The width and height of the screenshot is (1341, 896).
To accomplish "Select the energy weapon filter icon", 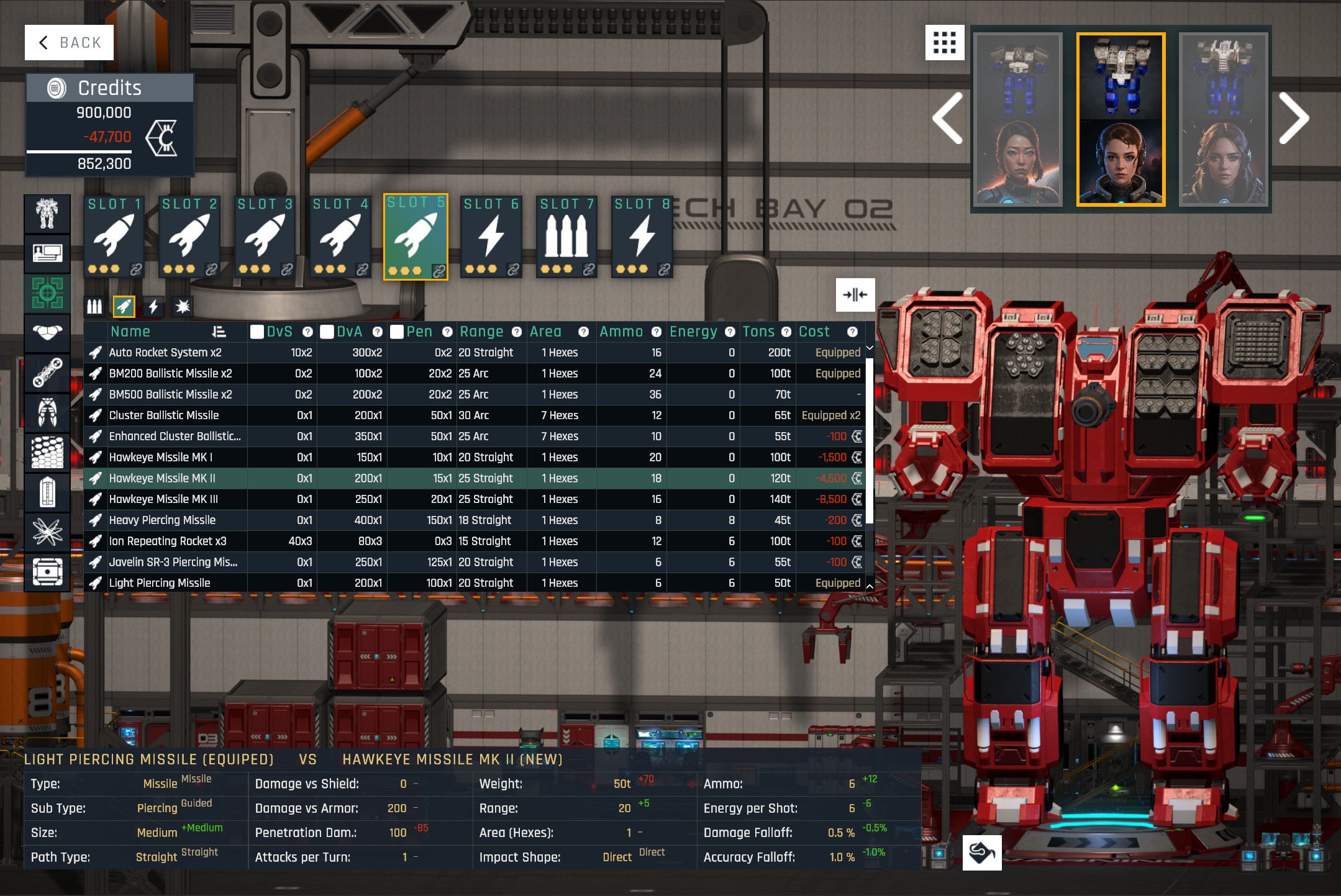I will (153, 305).
